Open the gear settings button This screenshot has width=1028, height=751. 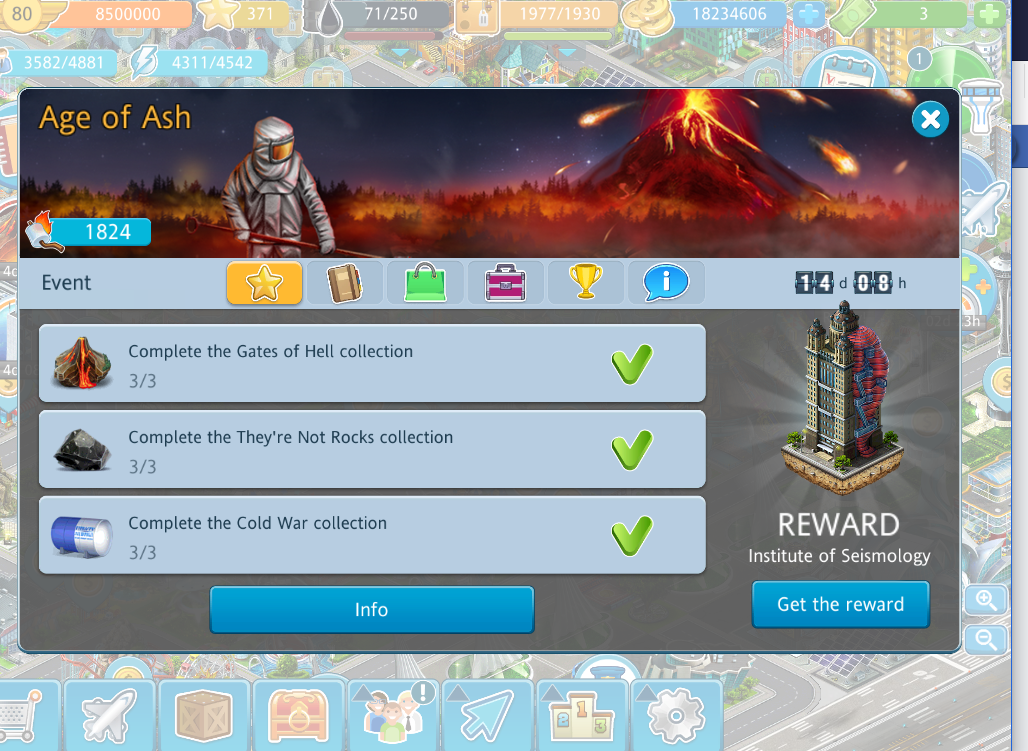[x=676, y=716]
